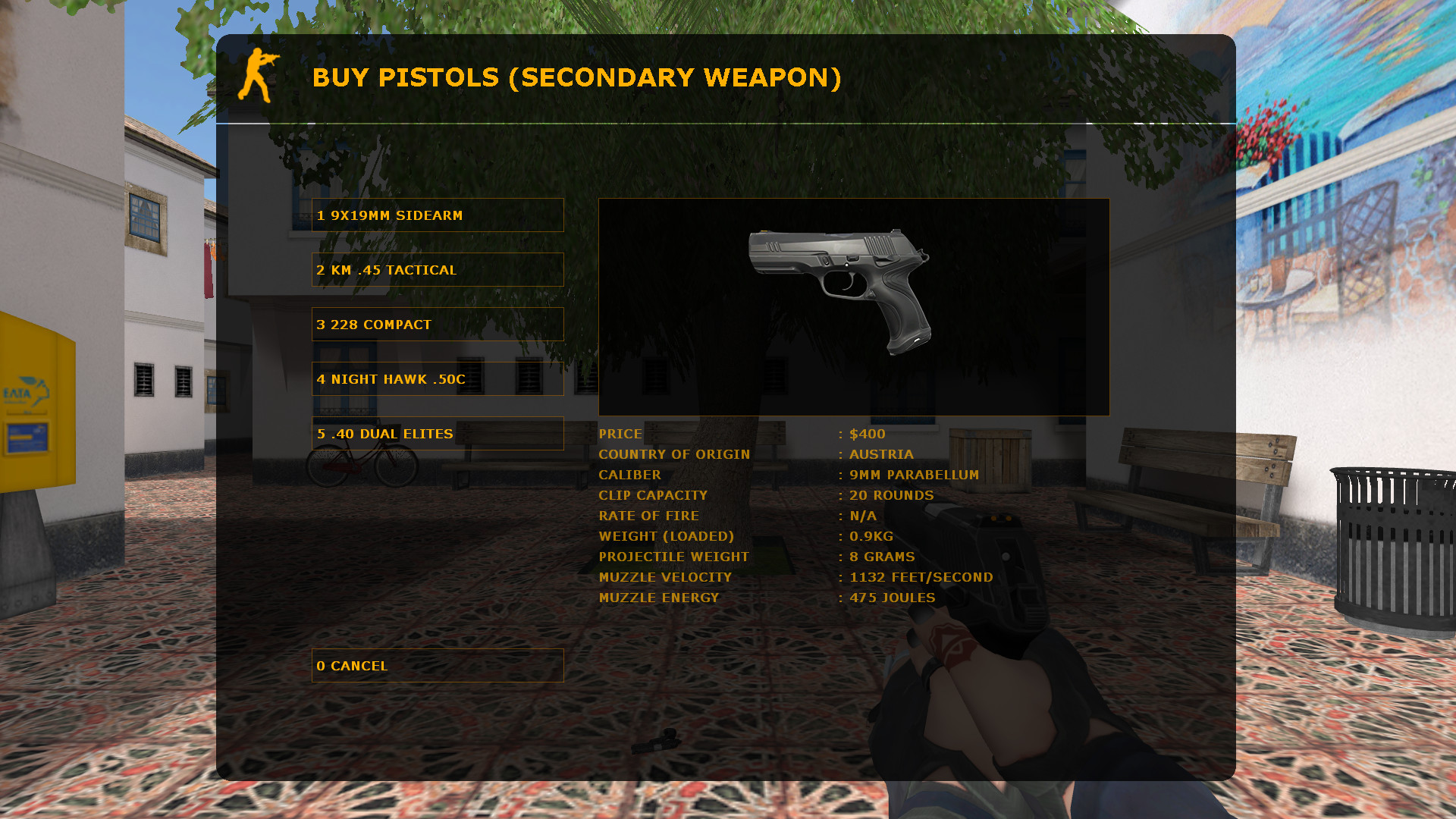Click the COUNTRY OF ORIGIN row
The height and width of the screenshot is (819, 1456).
(x=674, y=454)
